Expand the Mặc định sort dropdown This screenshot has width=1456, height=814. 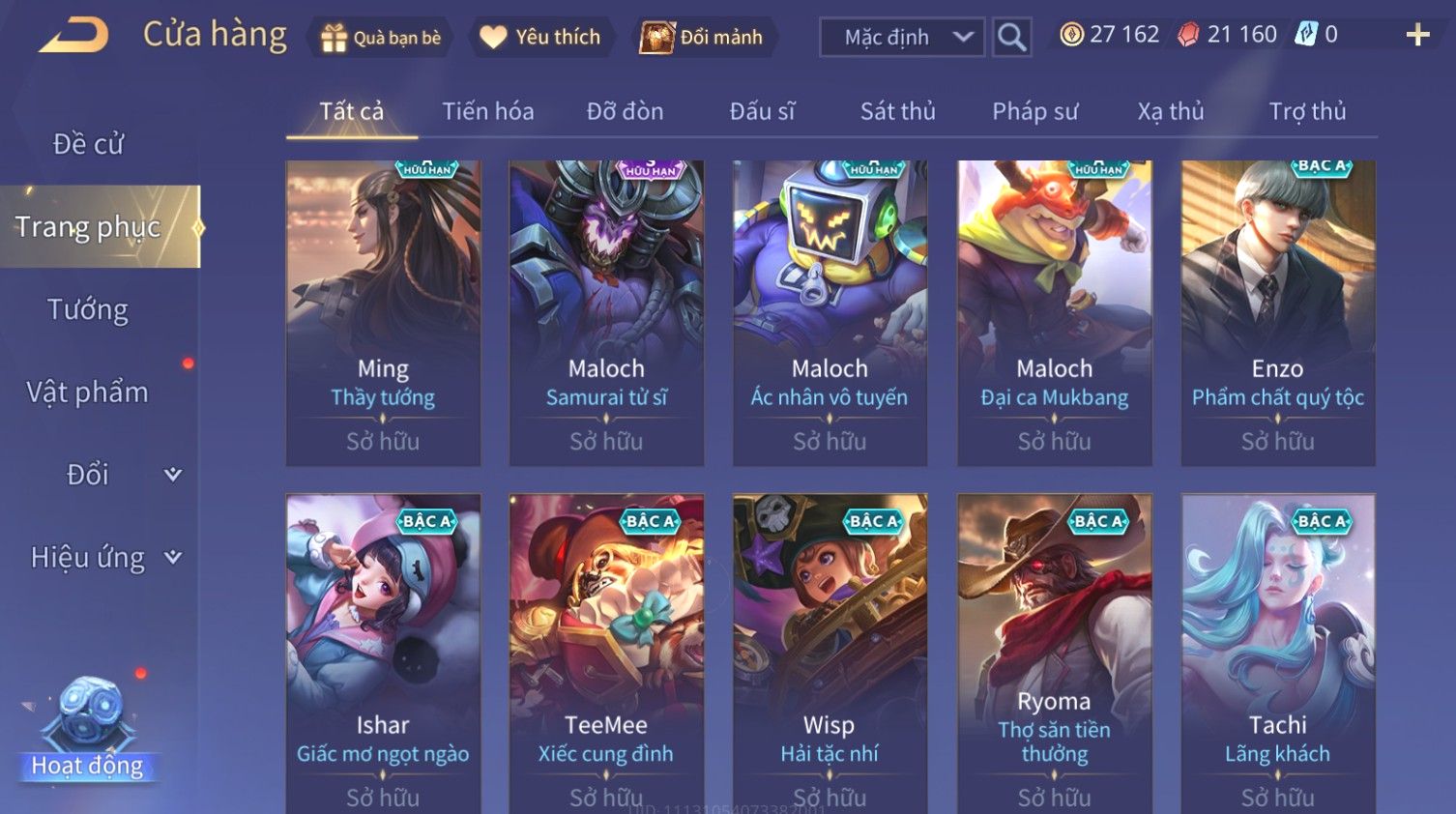point(902,38)
